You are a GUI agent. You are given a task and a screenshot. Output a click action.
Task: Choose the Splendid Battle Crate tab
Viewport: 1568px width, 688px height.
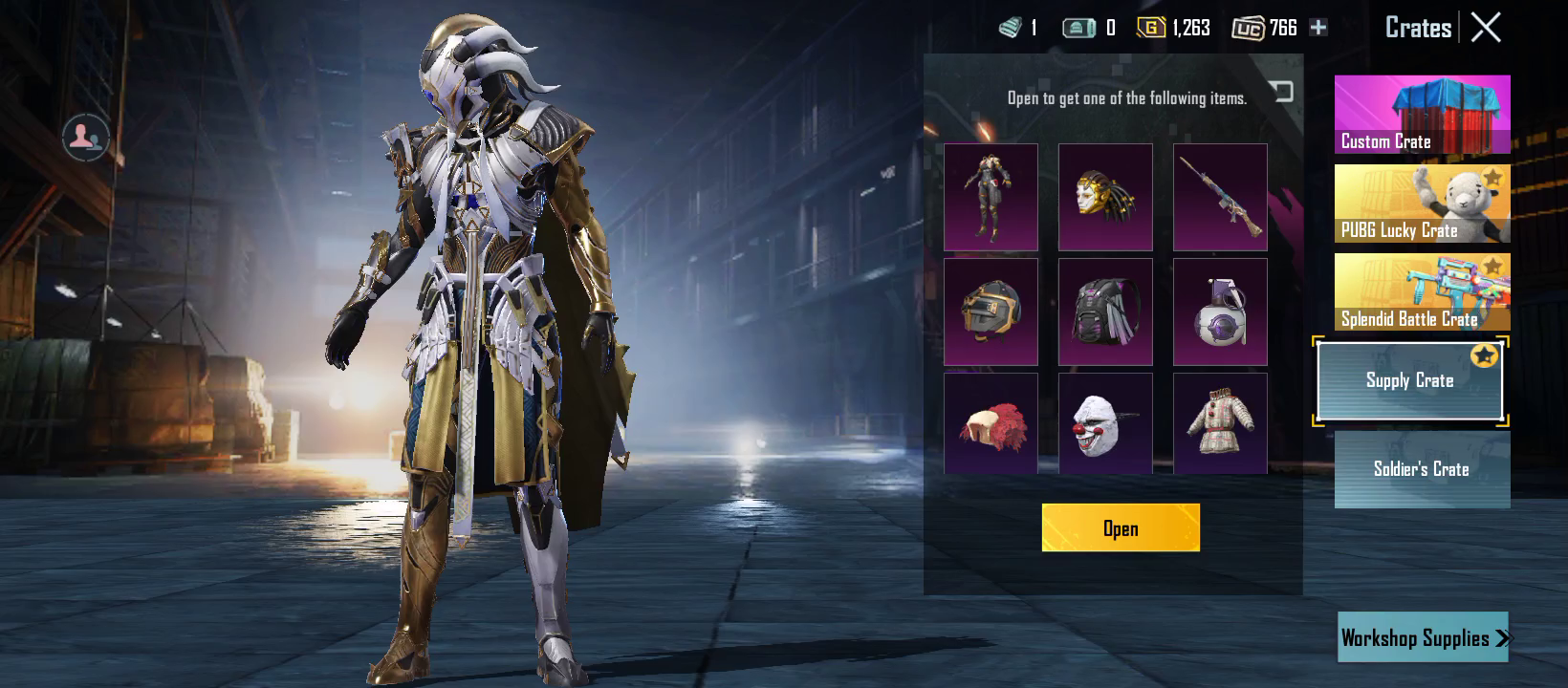pyautogui.click(x=1422, y=292)
